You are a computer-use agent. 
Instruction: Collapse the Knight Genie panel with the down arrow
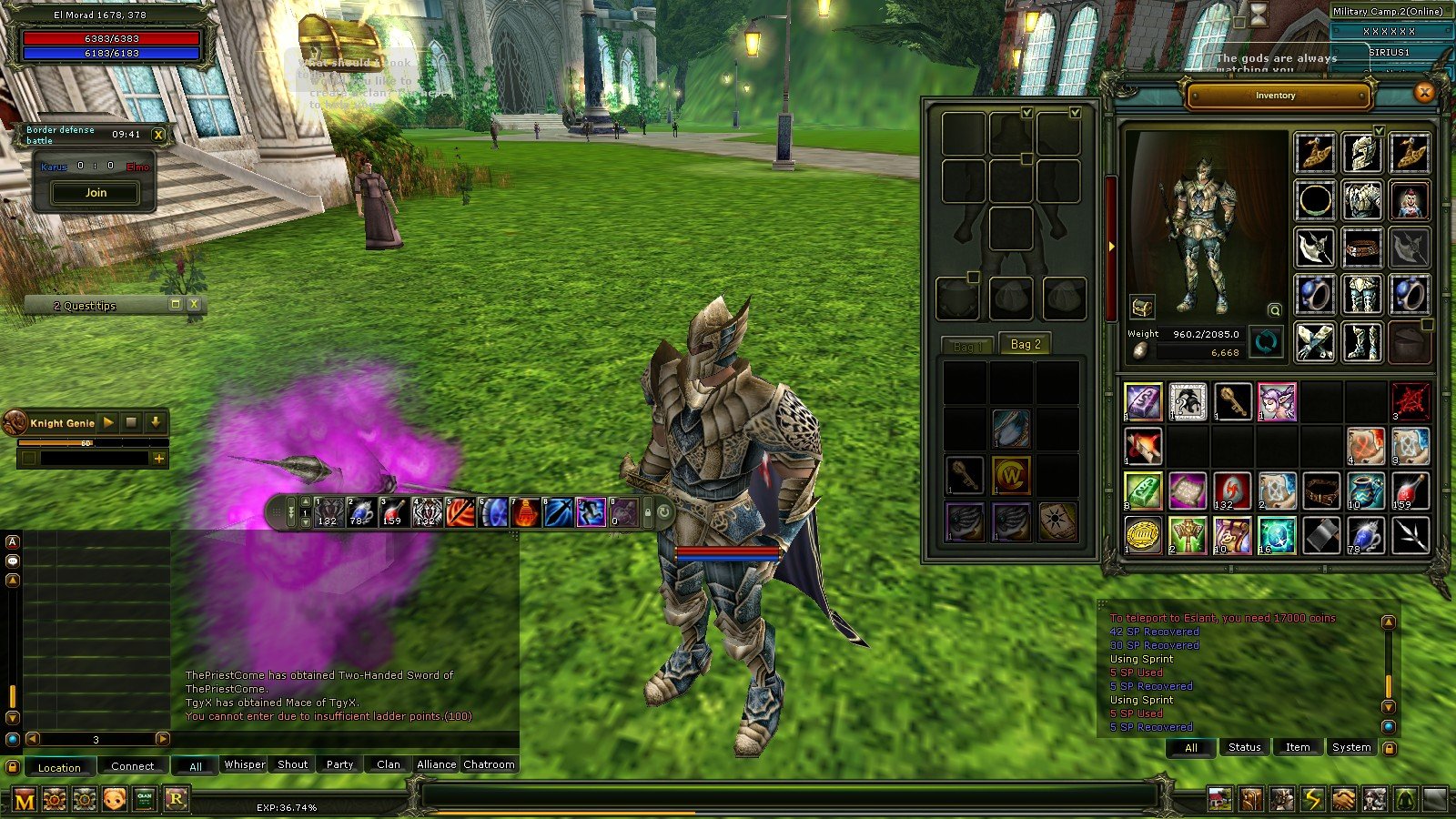tap(156, 422)
